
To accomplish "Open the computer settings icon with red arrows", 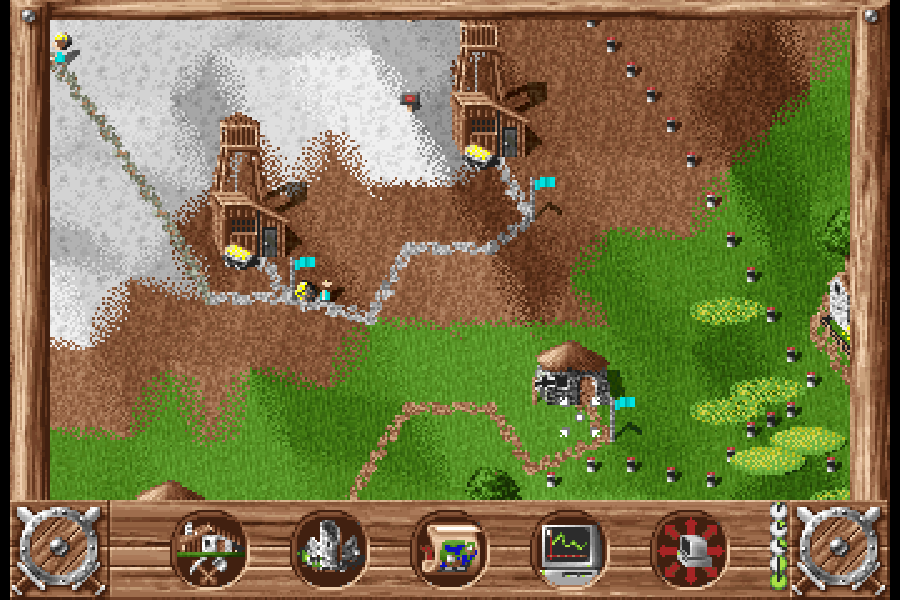I will tap(688, 549).
